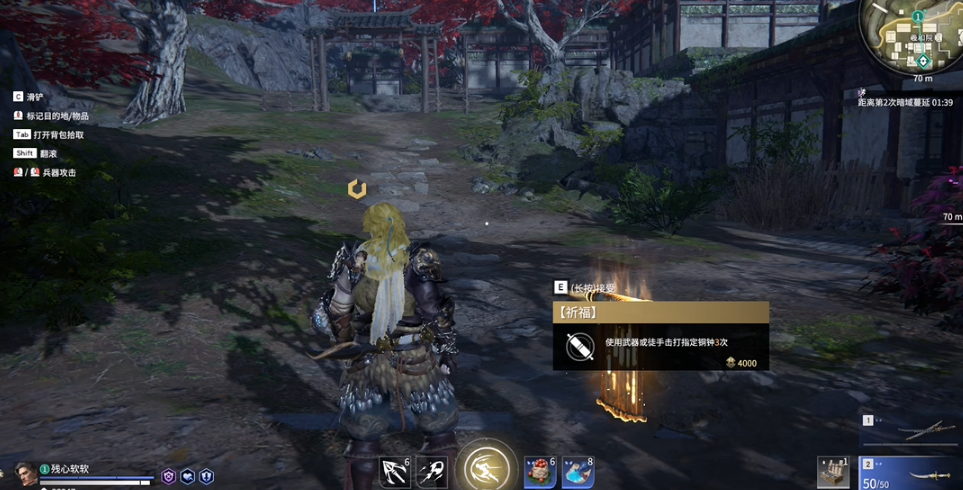Select the purple hexagon buff icon

coord(169,477)
